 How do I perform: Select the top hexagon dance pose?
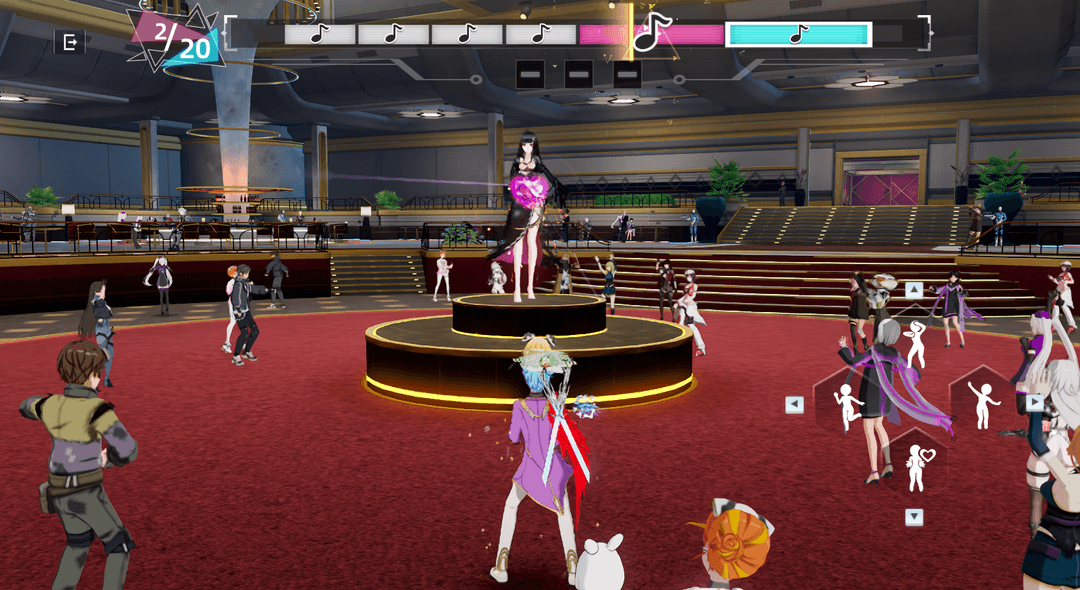tap(914, 342)
